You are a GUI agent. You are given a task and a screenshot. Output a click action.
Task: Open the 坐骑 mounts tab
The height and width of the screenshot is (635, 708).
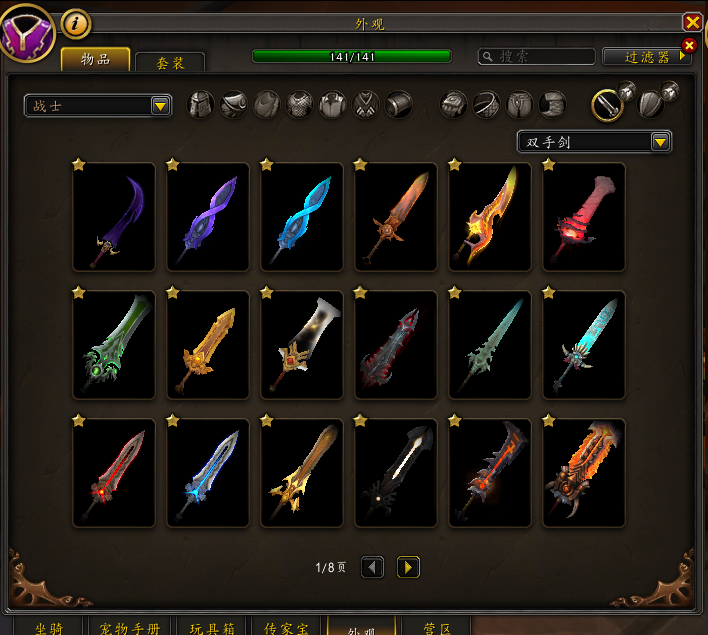click(x=48, y=628)
